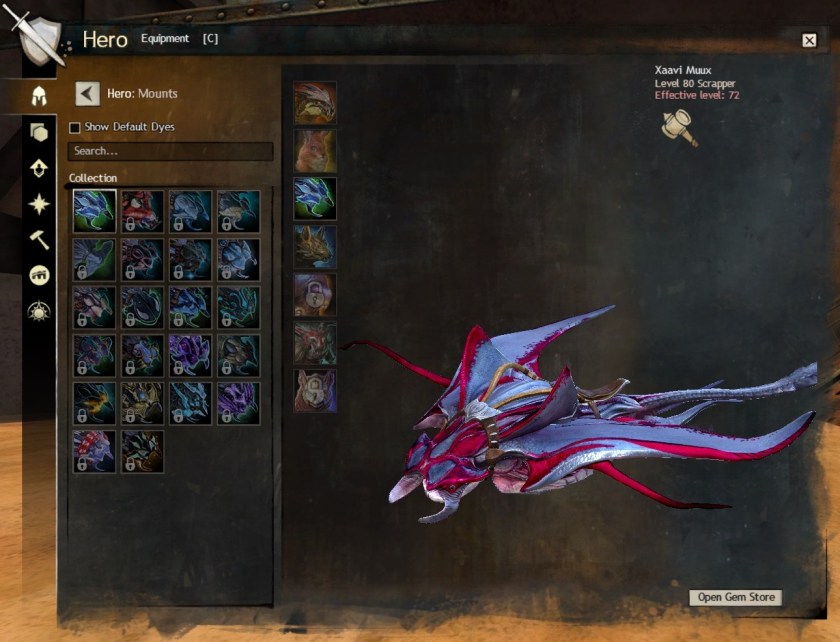Choose the Skimmer mount type
The width and height of the screenshot is (840, 642).
pos(315,198)
